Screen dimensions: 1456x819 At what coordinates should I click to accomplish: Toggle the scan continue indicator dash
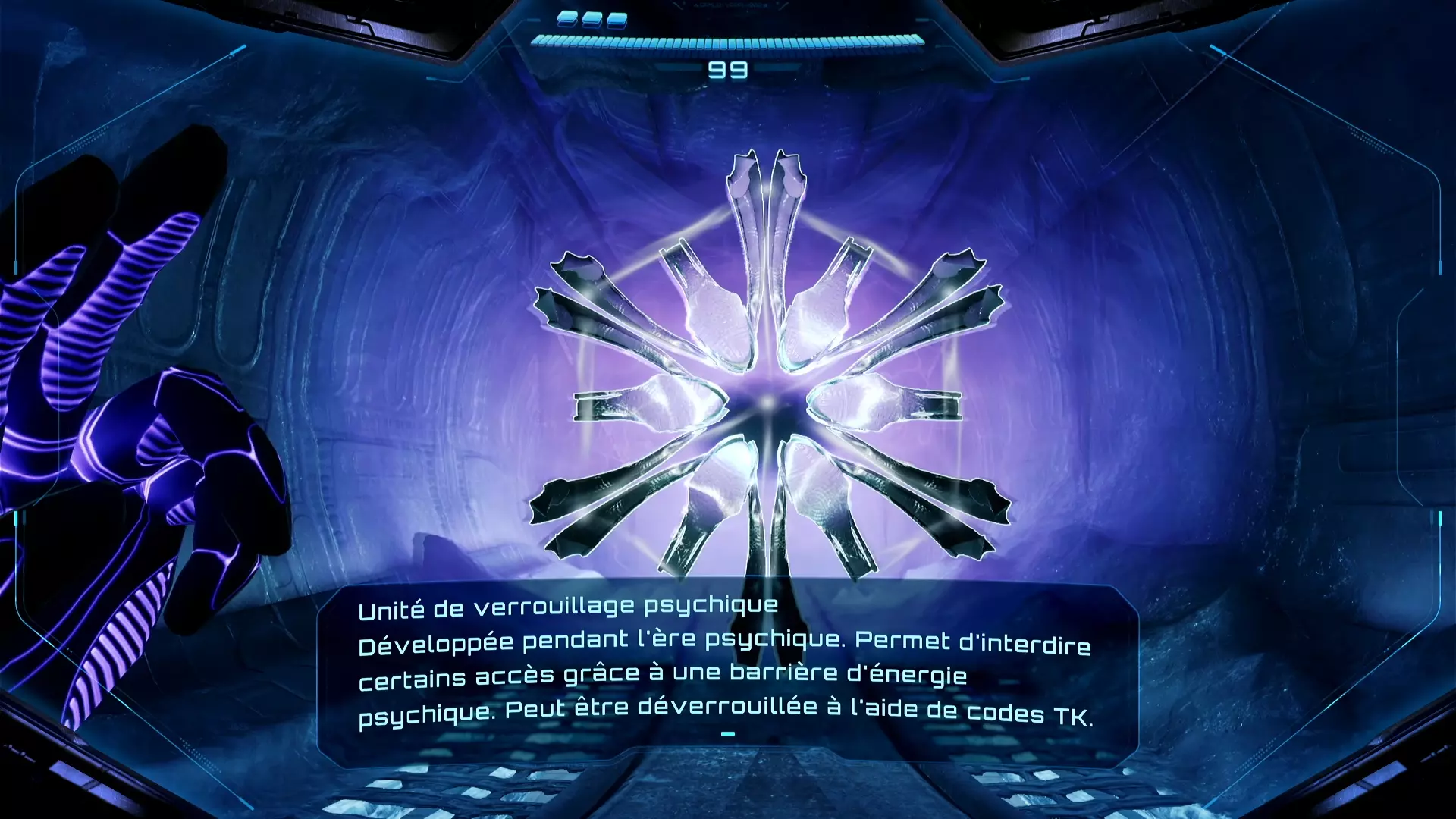[x=729, y=733]
